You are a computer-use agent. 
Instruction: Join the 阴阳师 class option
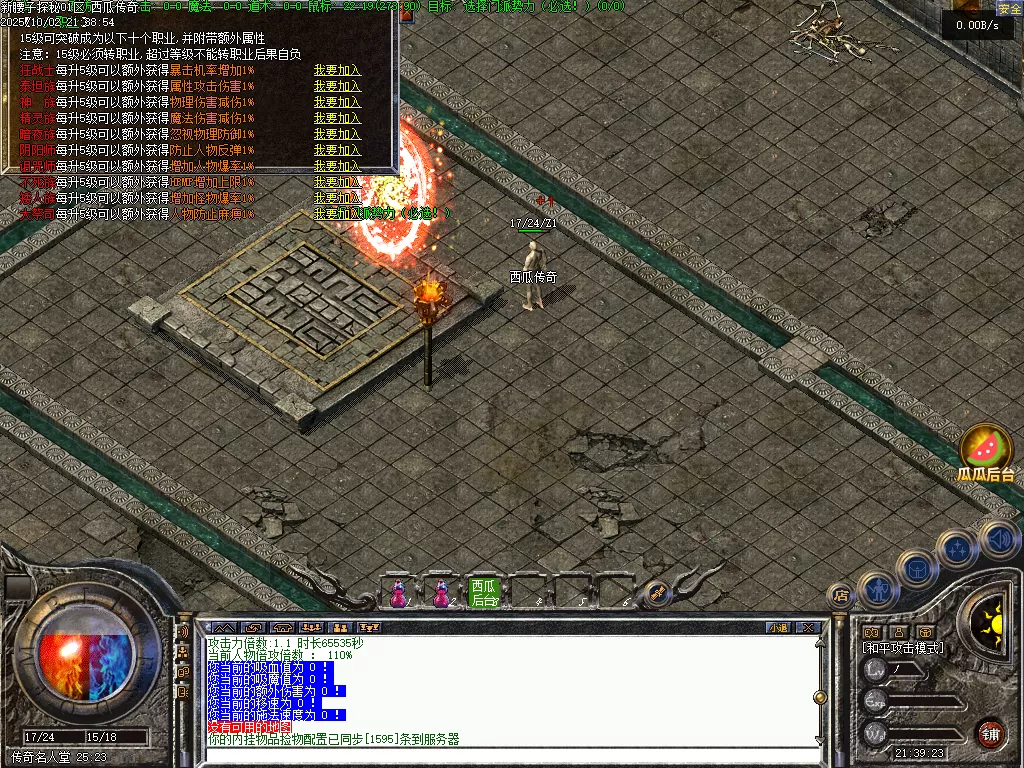tap(337, 150)
